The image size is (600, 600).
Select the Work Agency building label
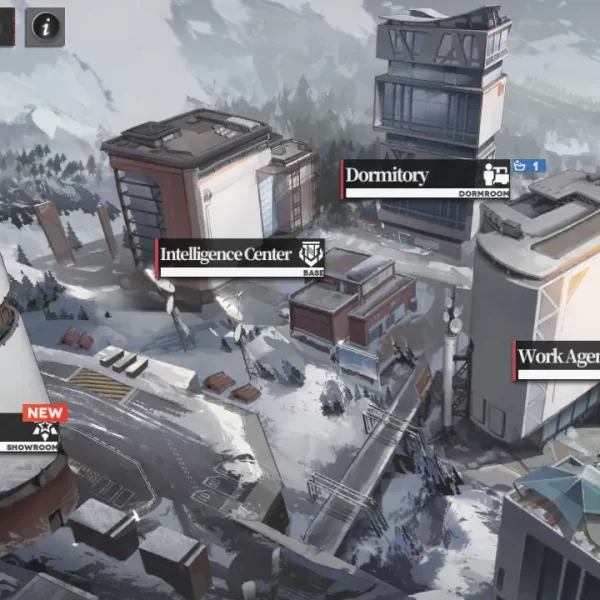[x=557, y=359]
